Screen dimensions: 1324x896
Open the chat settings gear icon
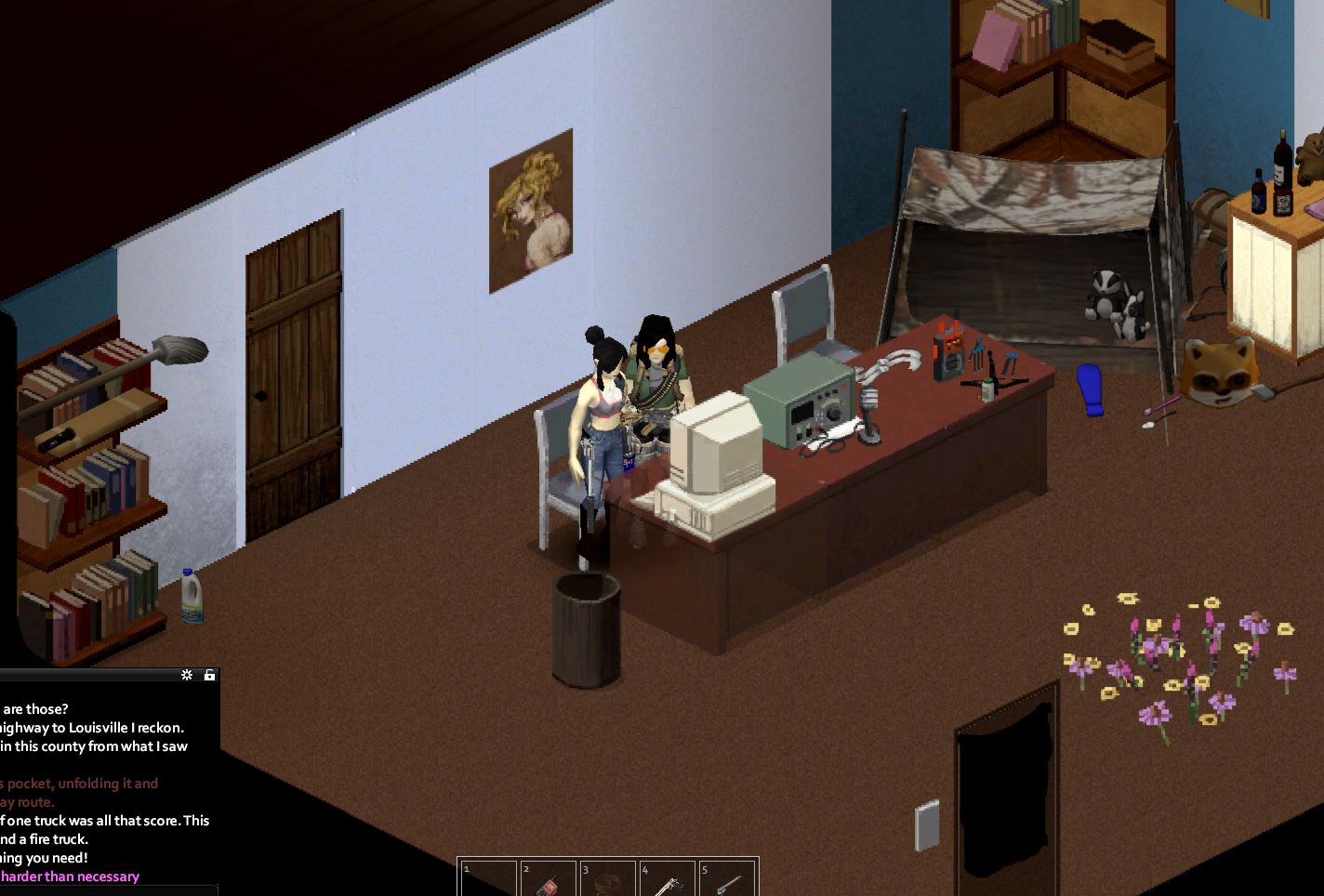(x=187, y=676)
